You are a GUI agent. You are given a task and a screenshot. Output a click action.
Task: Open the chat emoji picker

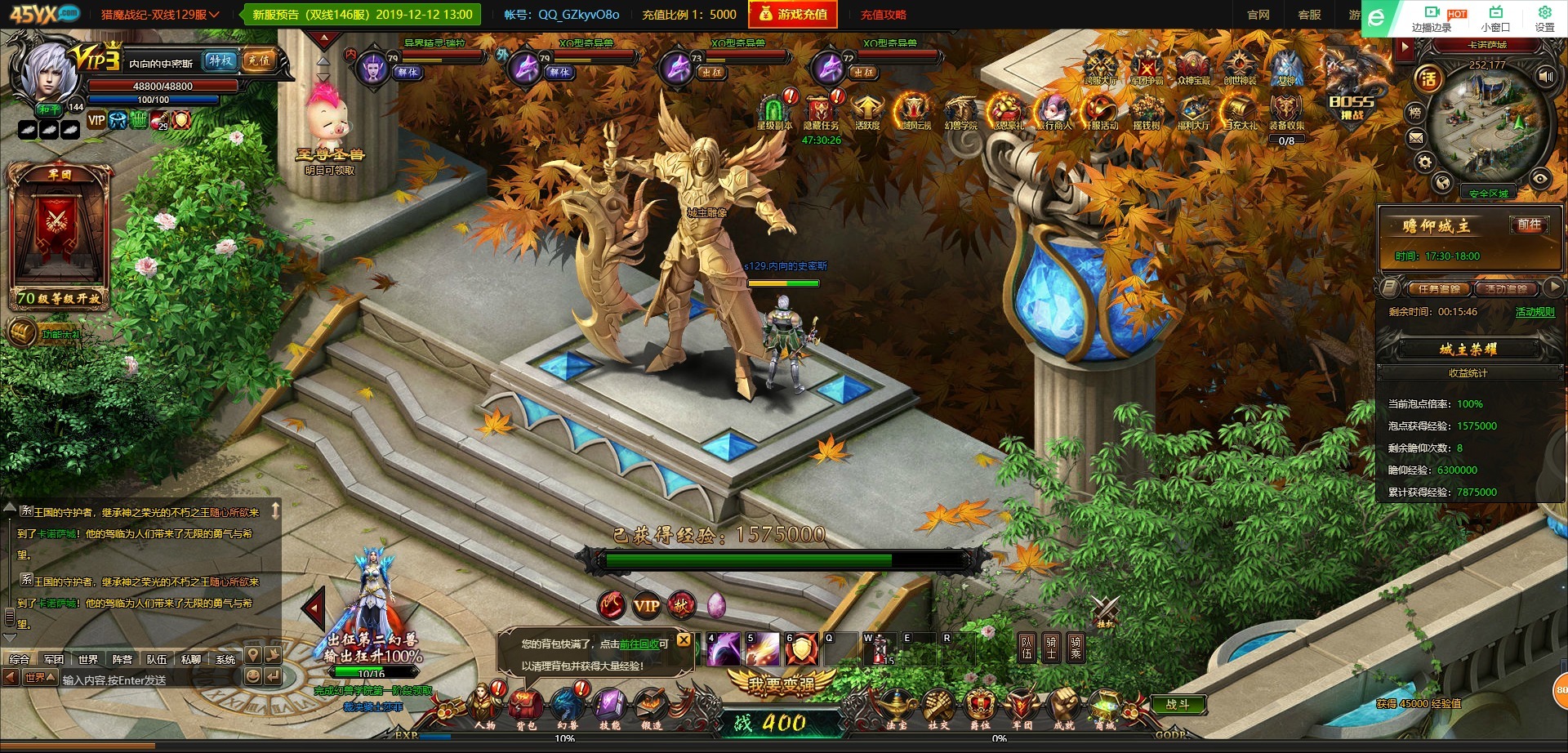252,676
